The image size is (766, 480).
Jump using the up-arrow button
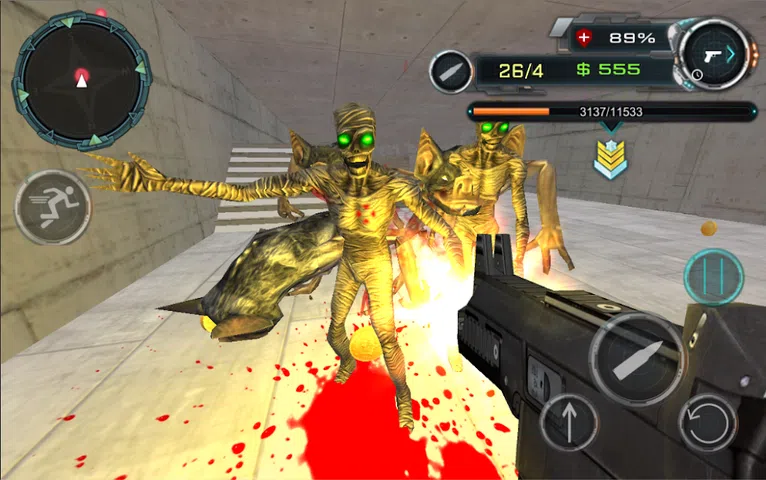pos(569,421)
